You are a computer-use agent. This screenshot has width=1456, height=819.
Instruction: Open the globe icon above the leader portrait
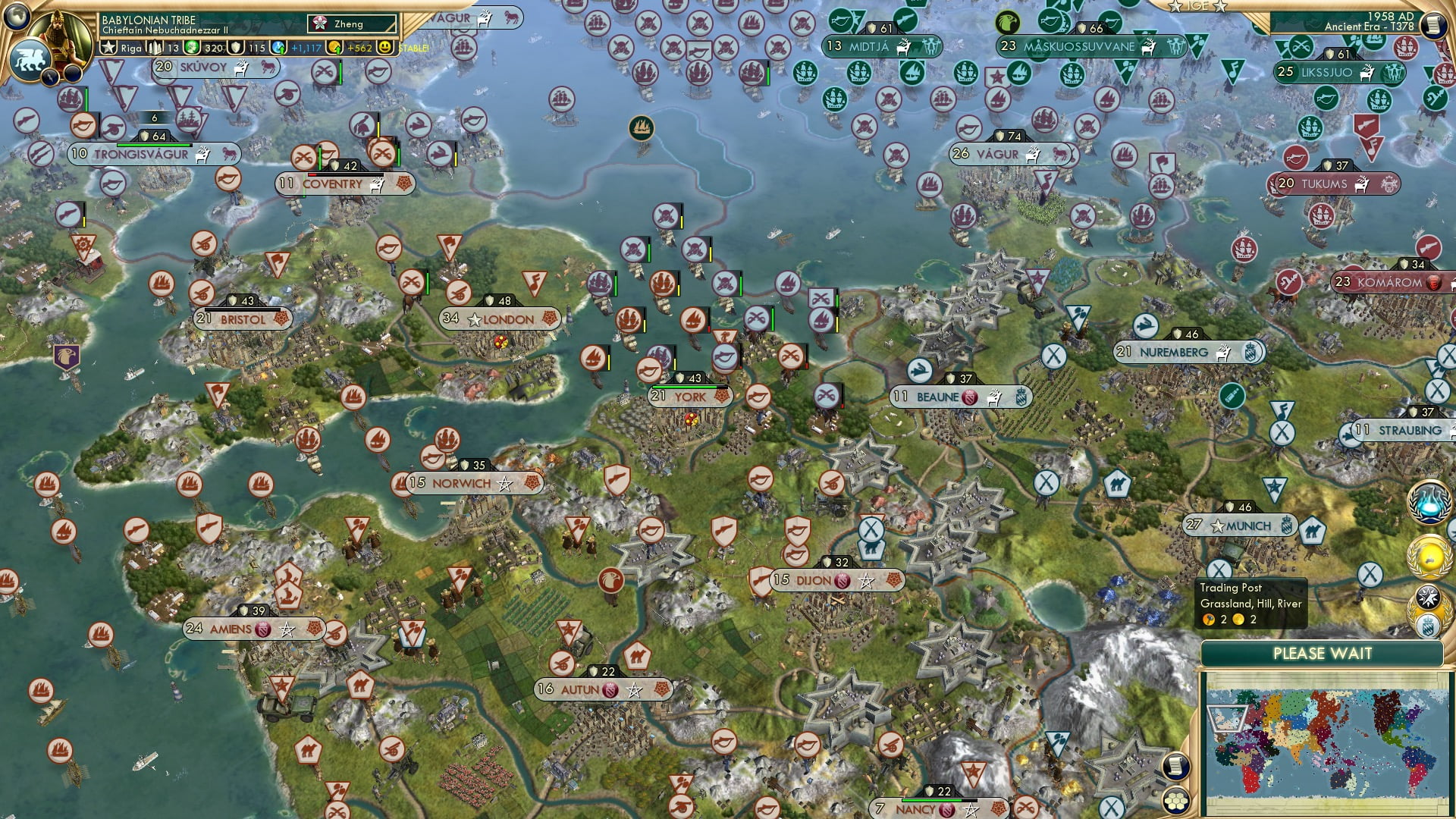17,14
